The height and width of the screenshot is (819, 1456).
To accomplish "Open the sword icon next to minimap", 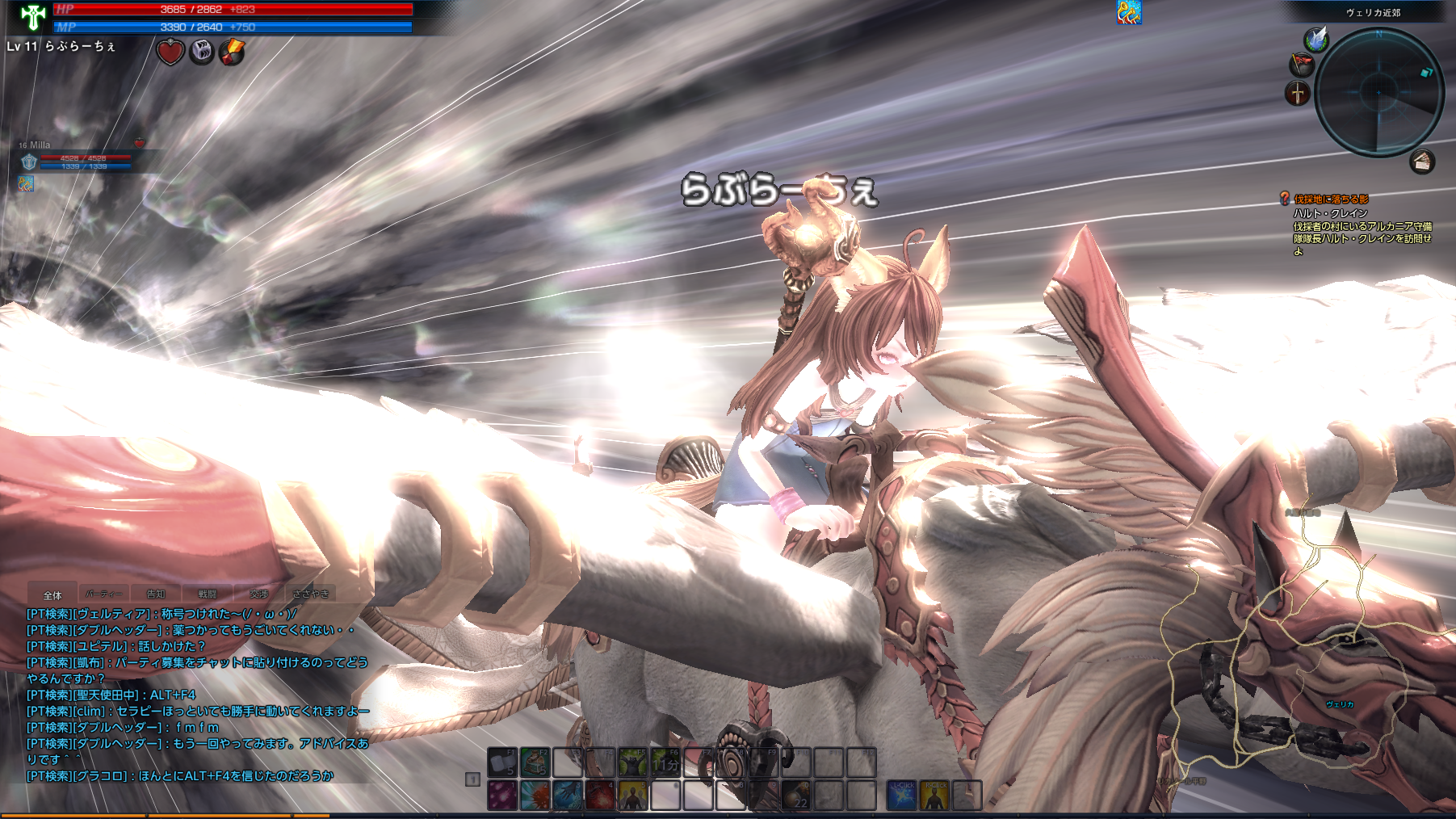I will pos(1297,94).
